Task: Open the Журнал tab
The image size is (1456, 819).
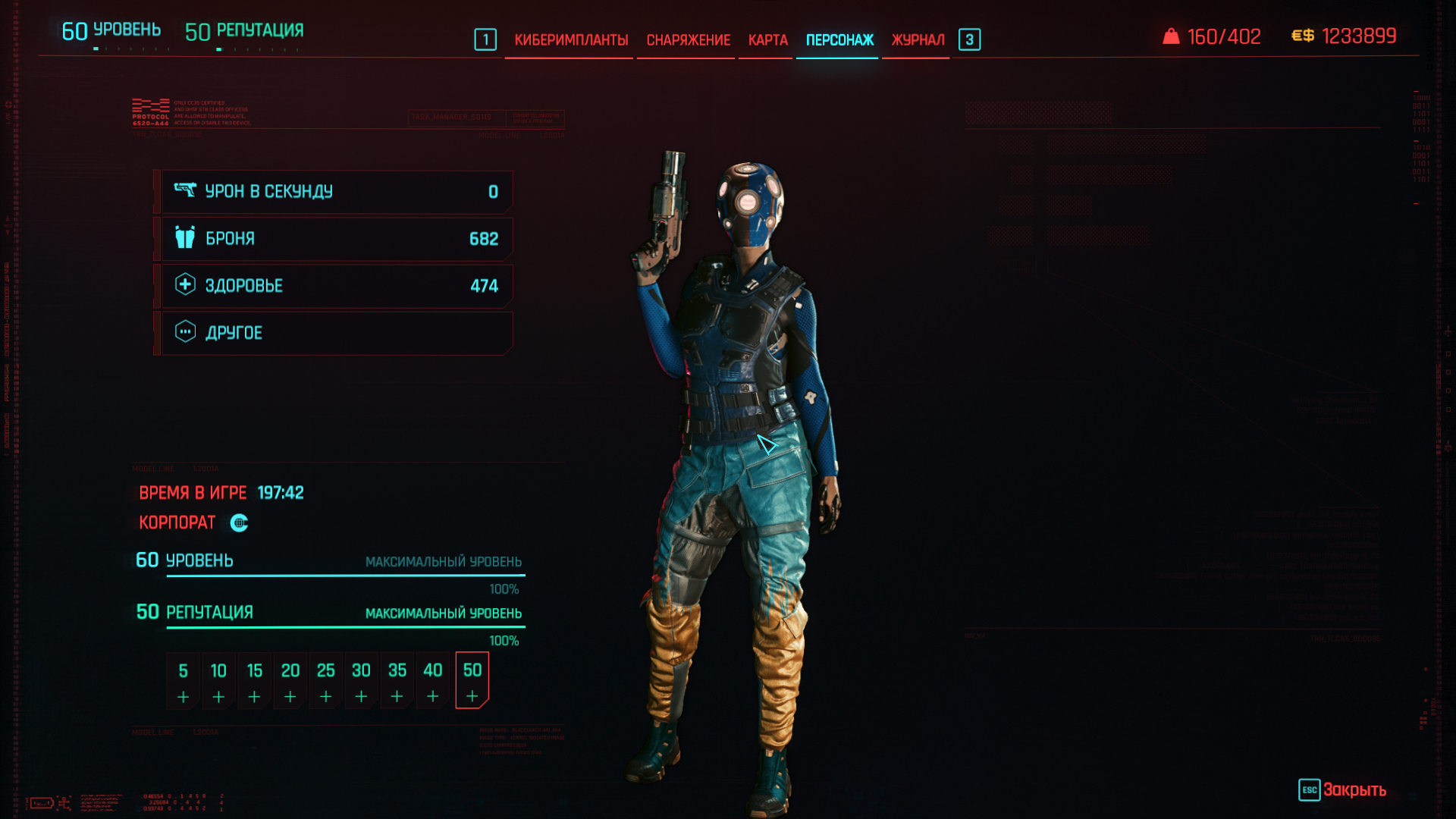Action: tap(918, 40)
